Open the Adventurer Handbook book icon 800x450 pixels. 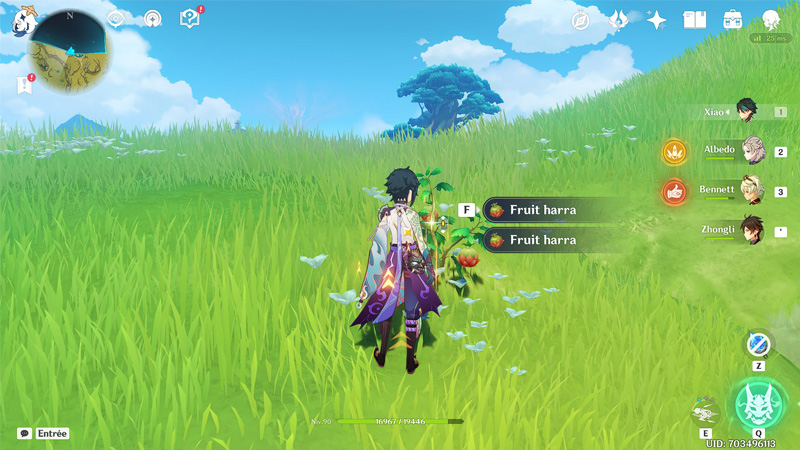[x=694, y=20]
